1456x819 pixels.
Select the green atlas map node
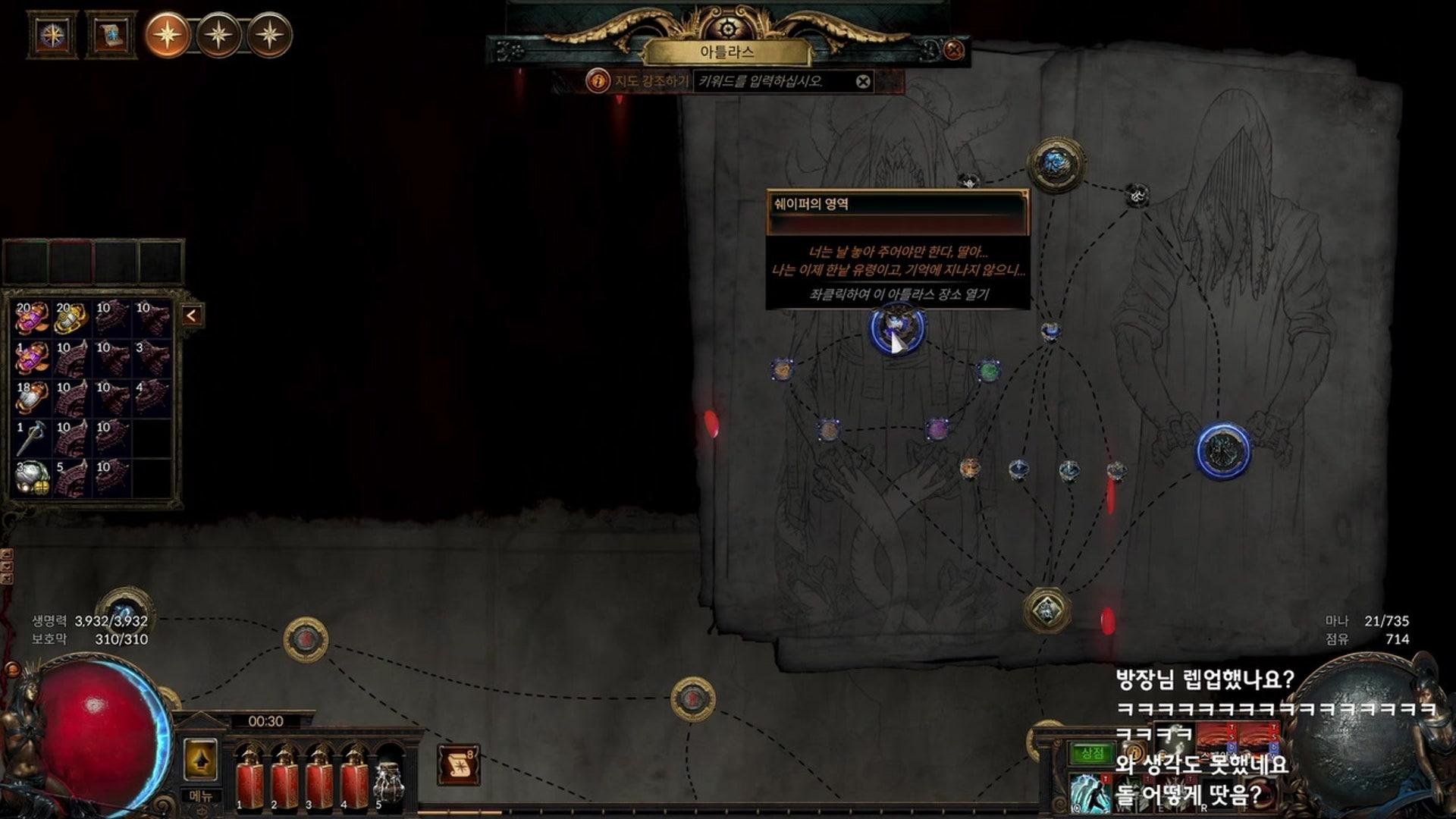click(x=988, y=371)
